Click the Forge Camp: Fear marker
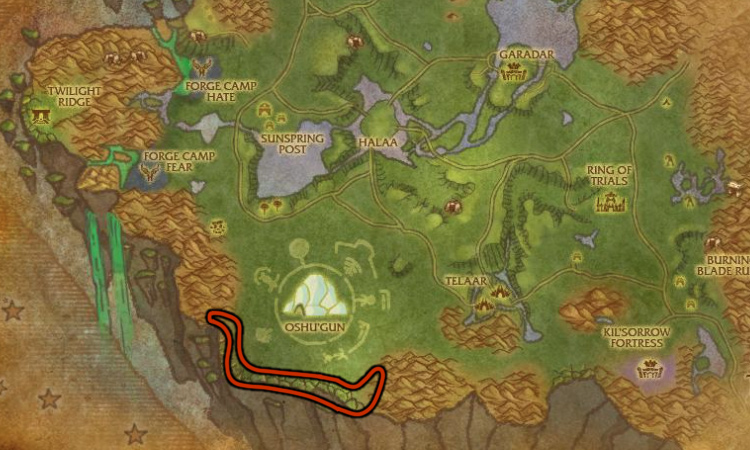This screenshot has height=450, width=750. click(152, 174)
